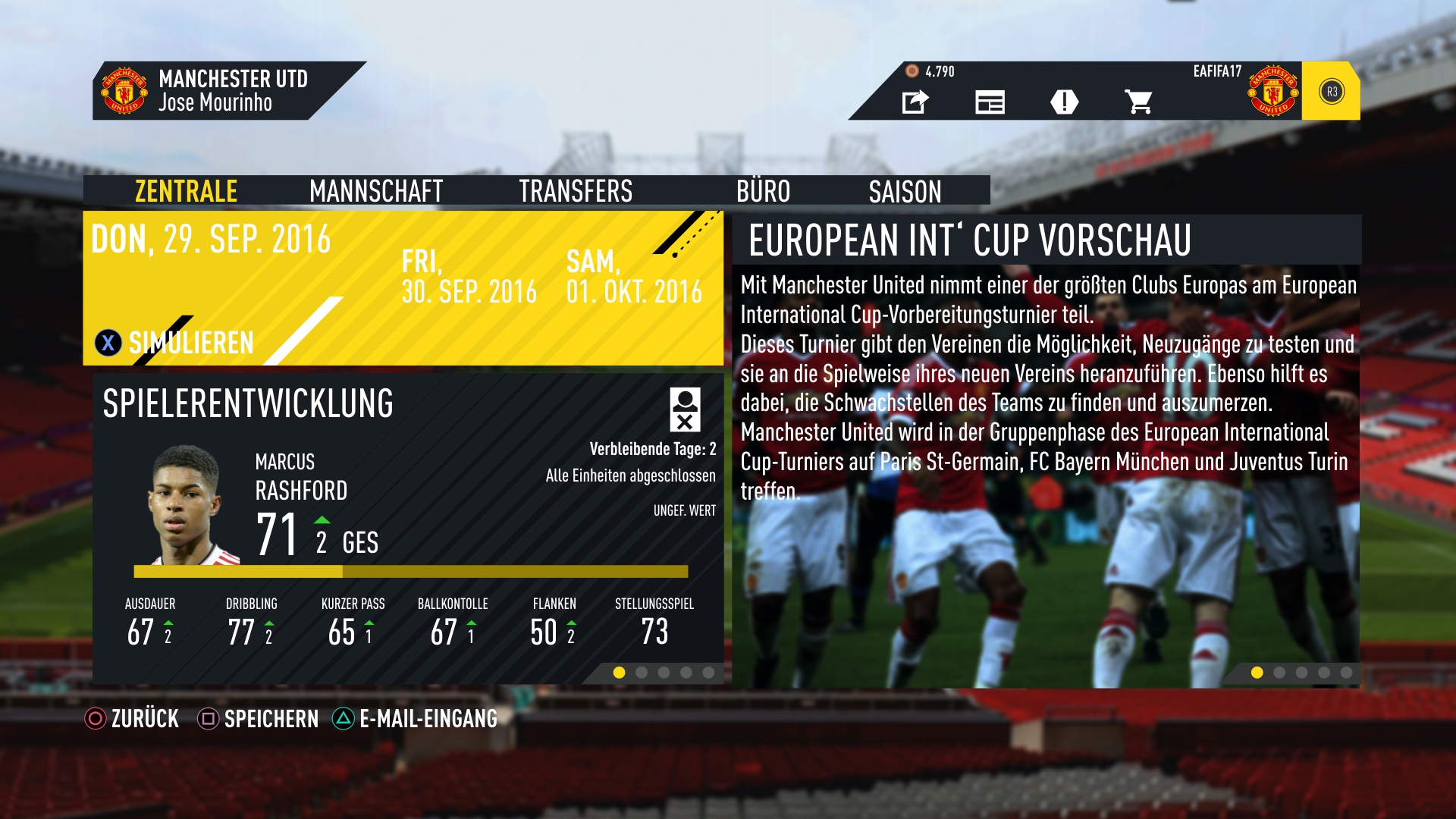
Task: Open the exclamation mark alerts icon
Action: pos(1064,102)
